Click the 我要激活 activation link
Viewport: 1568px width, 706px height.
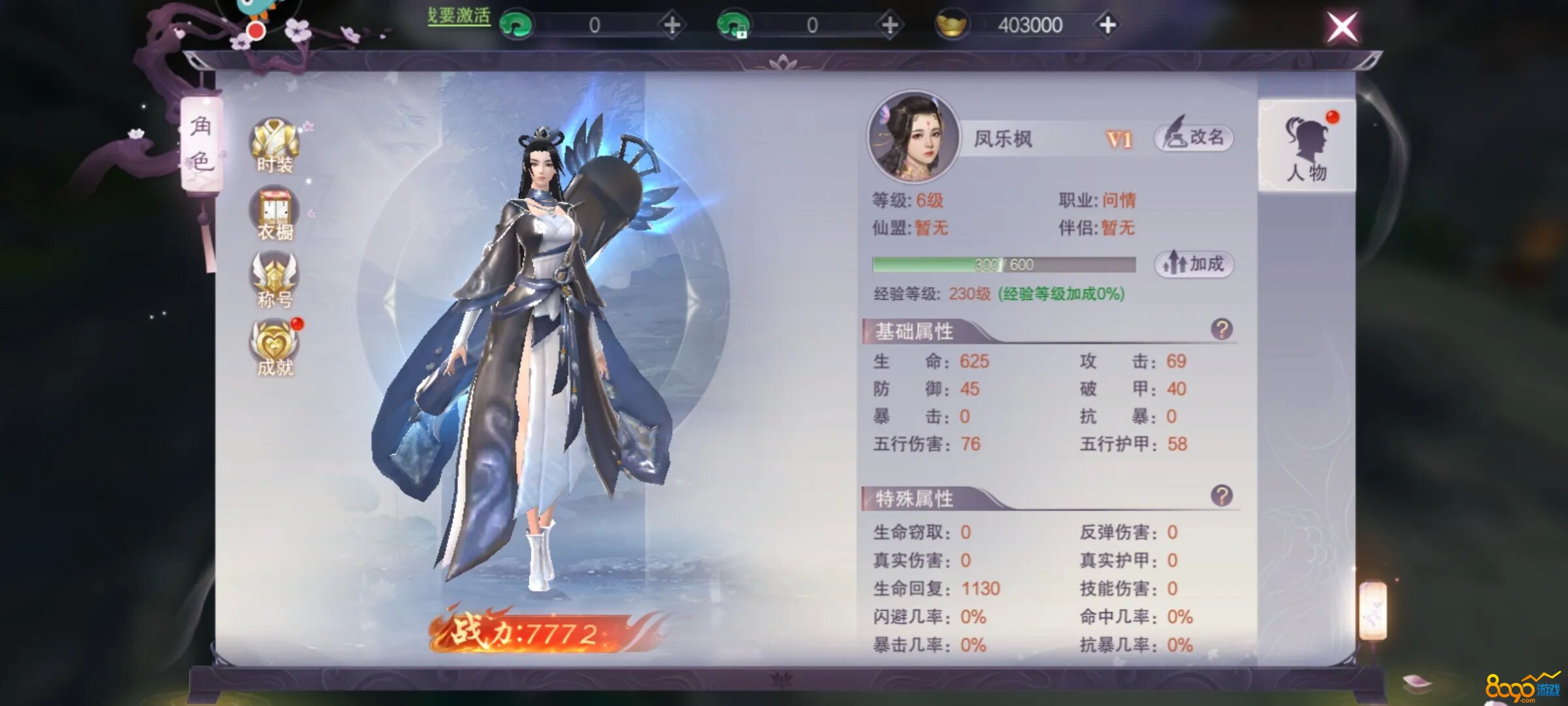point(459,16)
